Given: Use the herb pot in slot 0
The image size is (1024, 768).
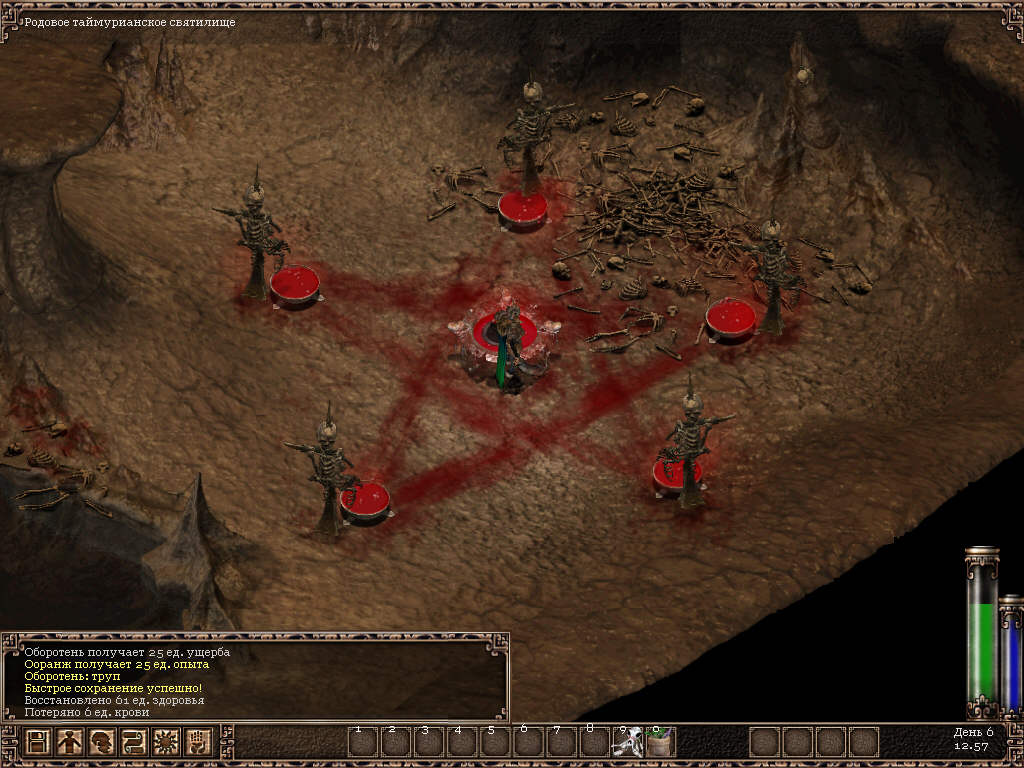Looking at the screenshot, I should [x=660, y=743].
